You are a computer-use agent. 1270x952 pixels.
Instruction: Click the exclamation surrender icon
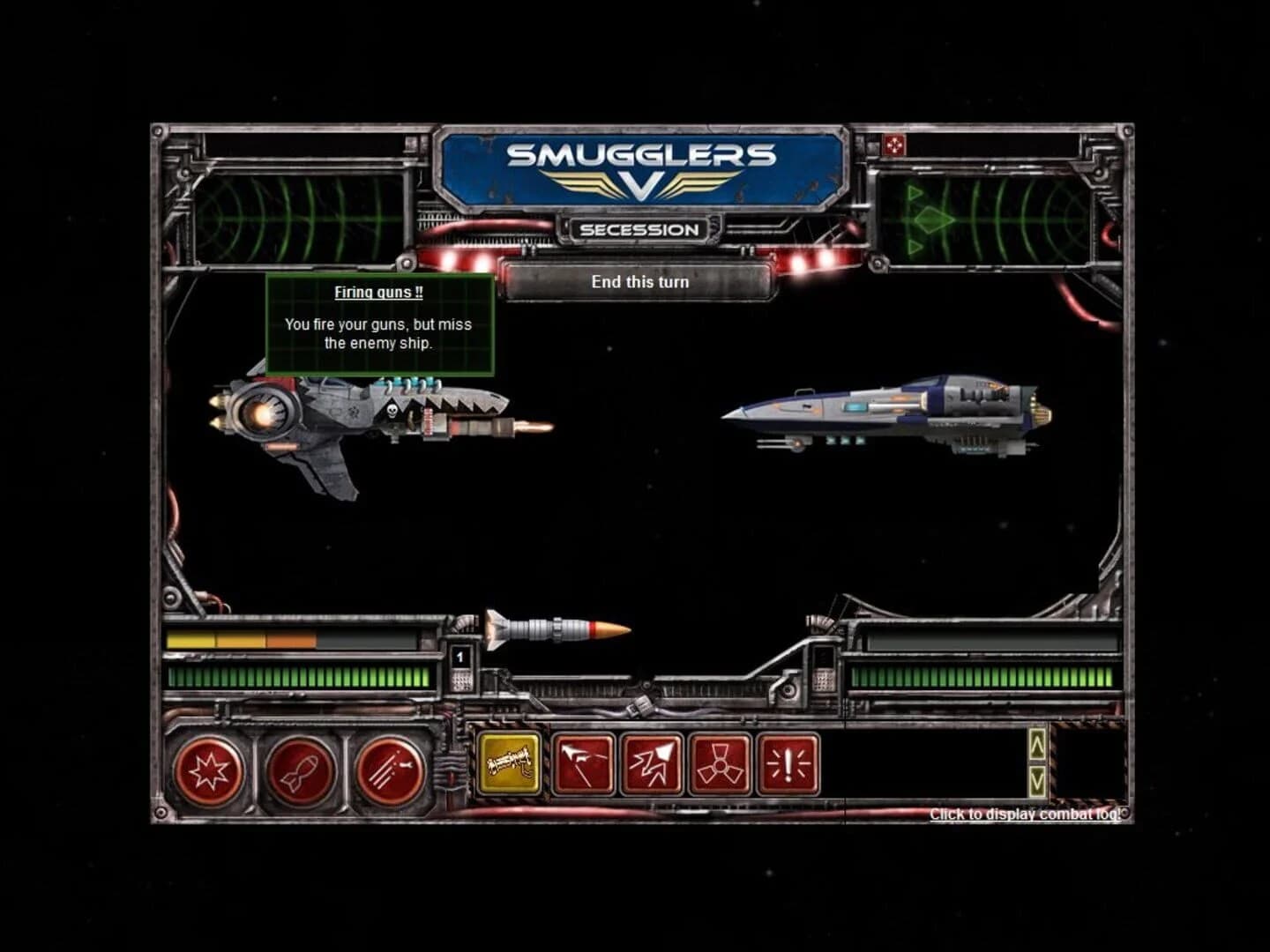pos(787,767)
